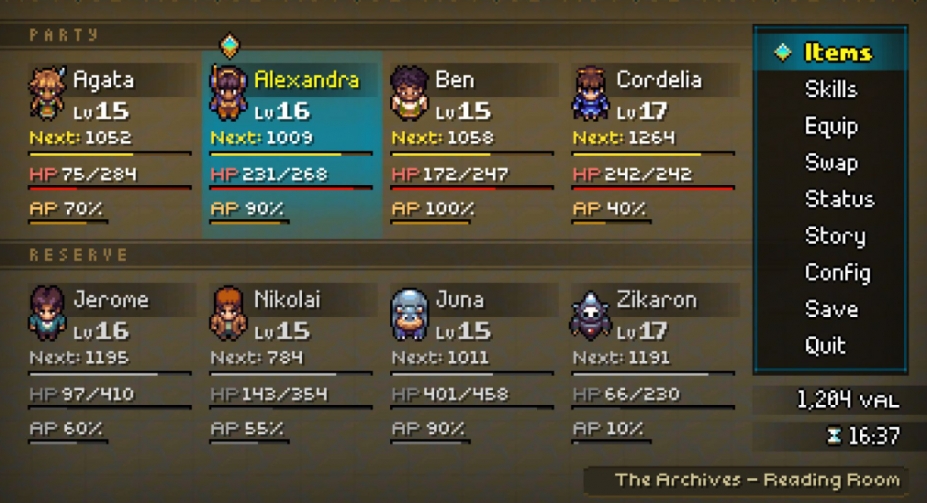Select party member Agata
This screenshot has width=927, height=503.
click(110, 145)
